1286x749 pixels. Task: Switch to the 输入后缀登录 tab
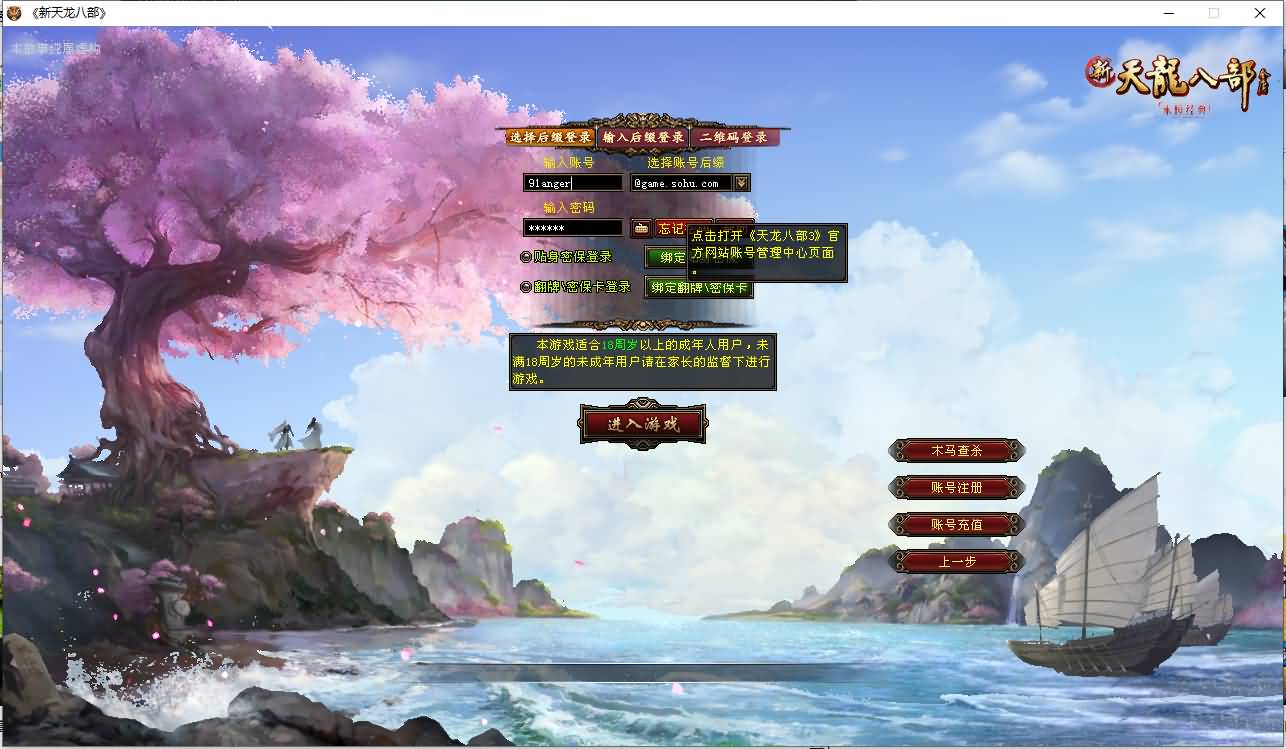(644, 135)
